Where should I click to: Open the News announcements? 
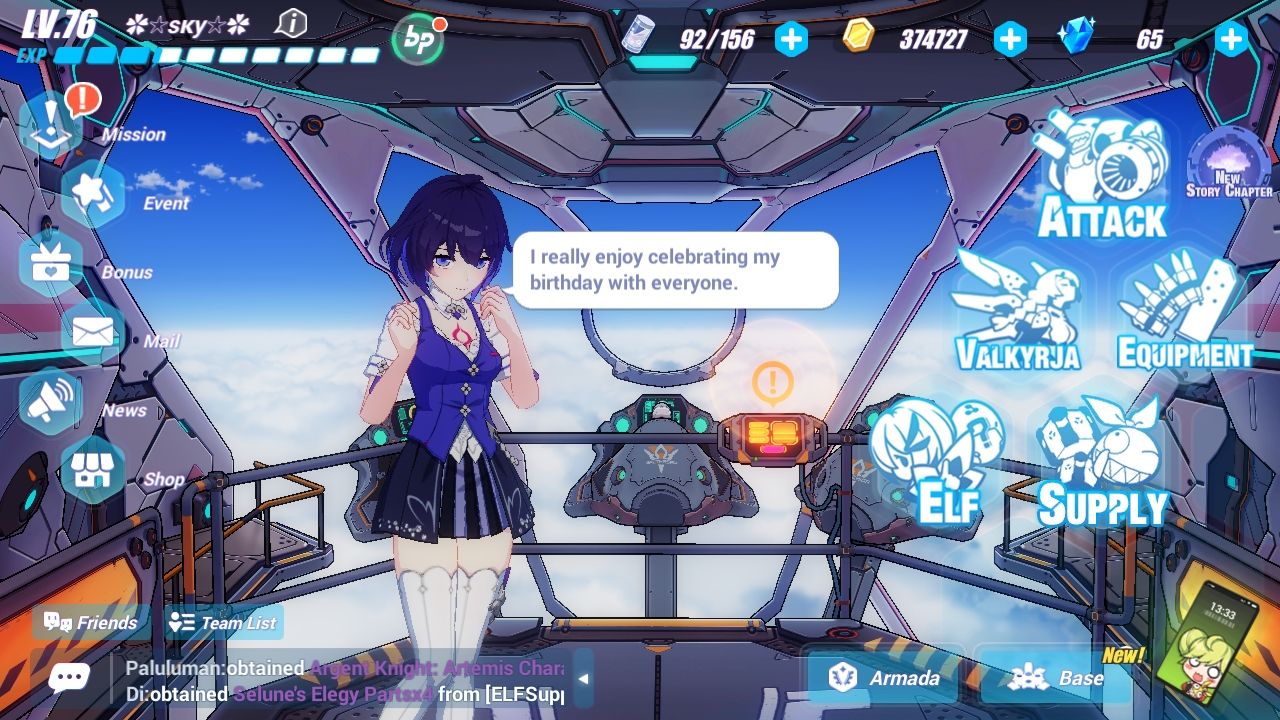click(52, 401)
